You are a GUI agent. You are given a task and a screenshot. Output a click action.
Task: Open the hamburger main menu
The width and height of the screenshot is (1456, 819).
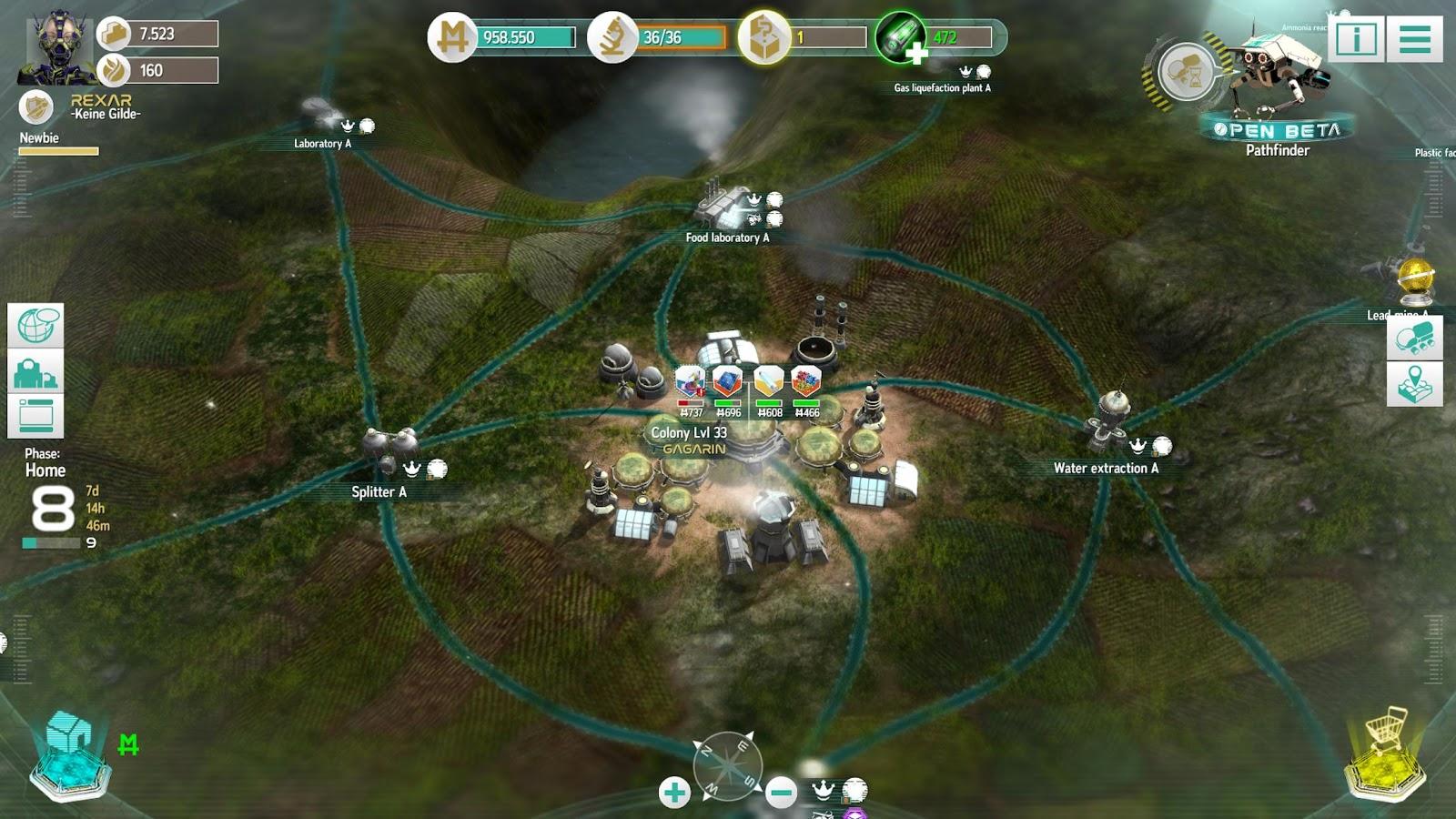(1414, 39)
